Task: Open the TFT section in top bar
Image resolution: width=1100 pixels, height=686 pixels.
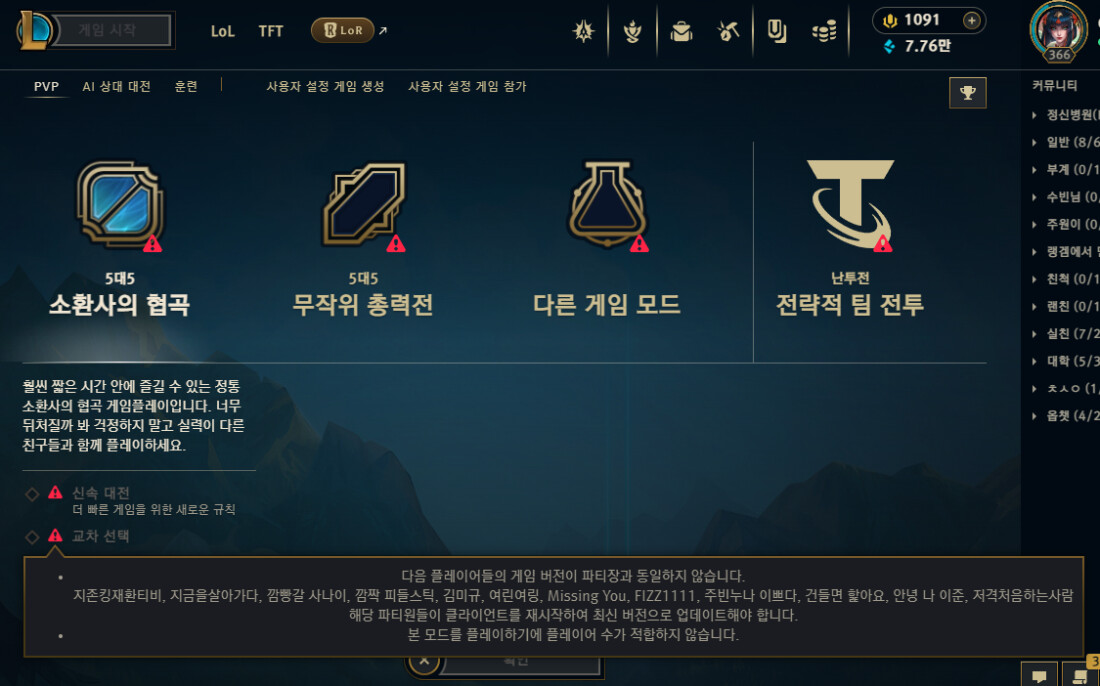Action: point(271,31)
